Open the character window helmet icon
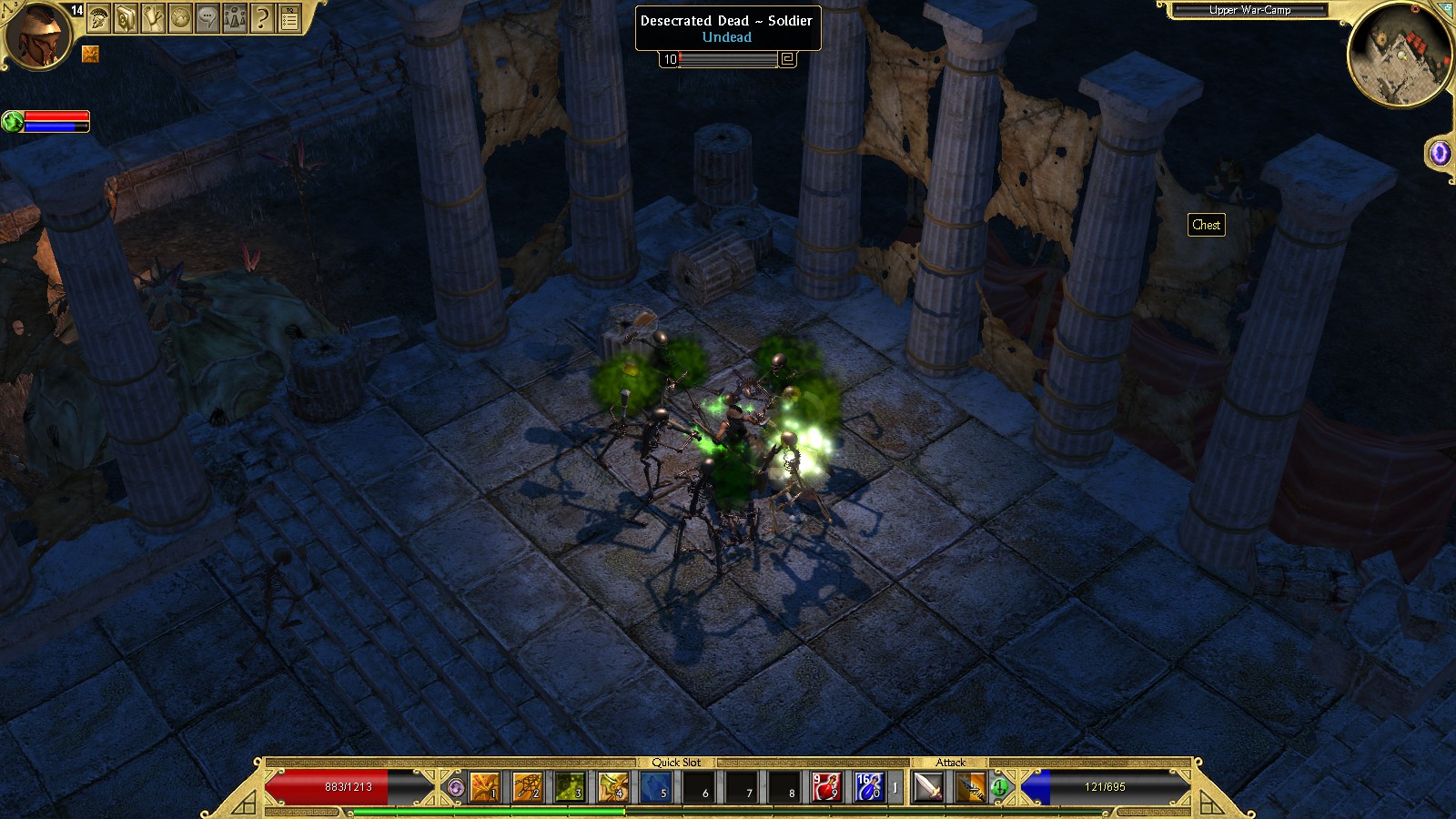The image size is (1456, 819). click(99, 17)
